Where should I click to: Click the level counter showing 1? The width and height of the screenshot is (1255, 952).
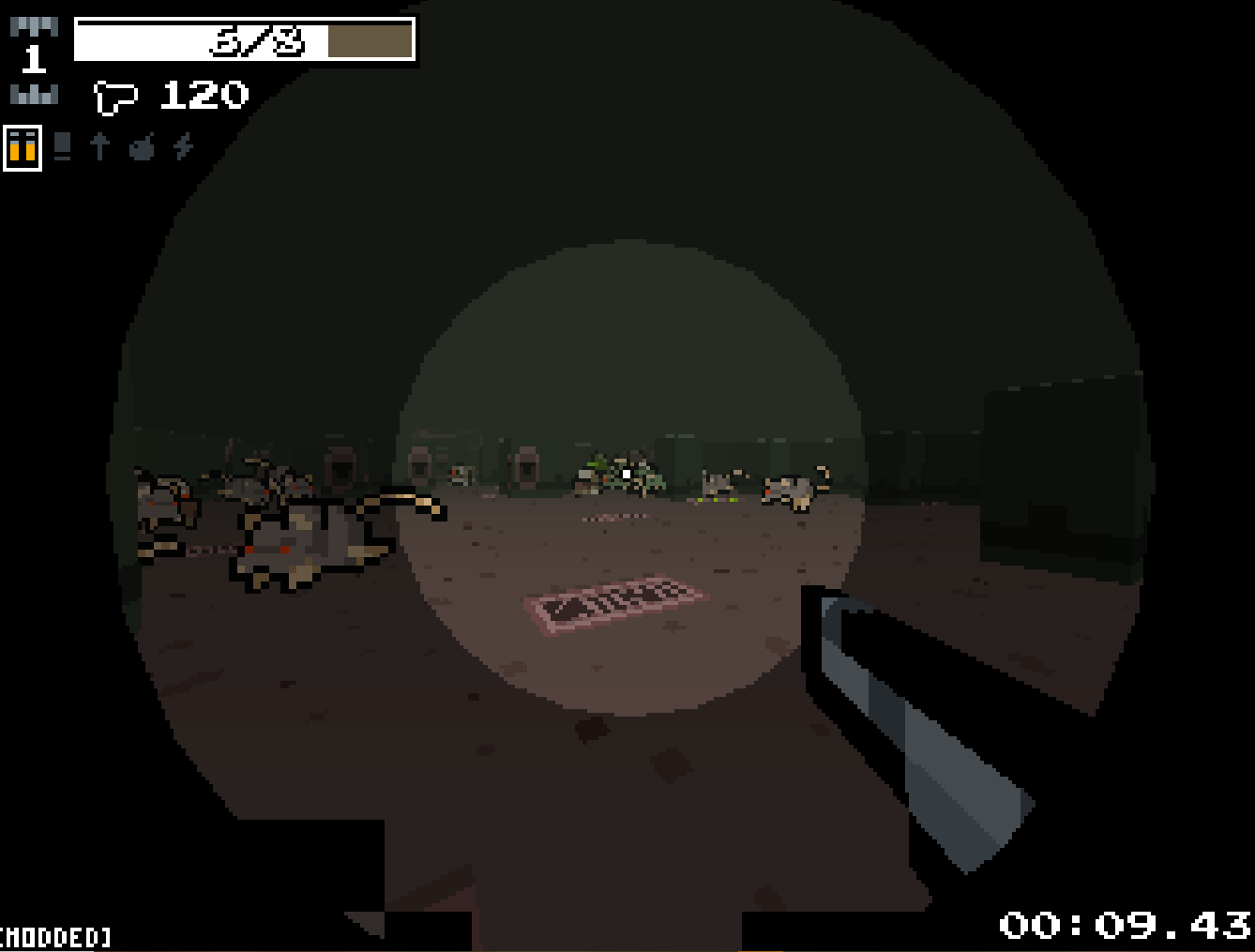(x=34, y=59)
